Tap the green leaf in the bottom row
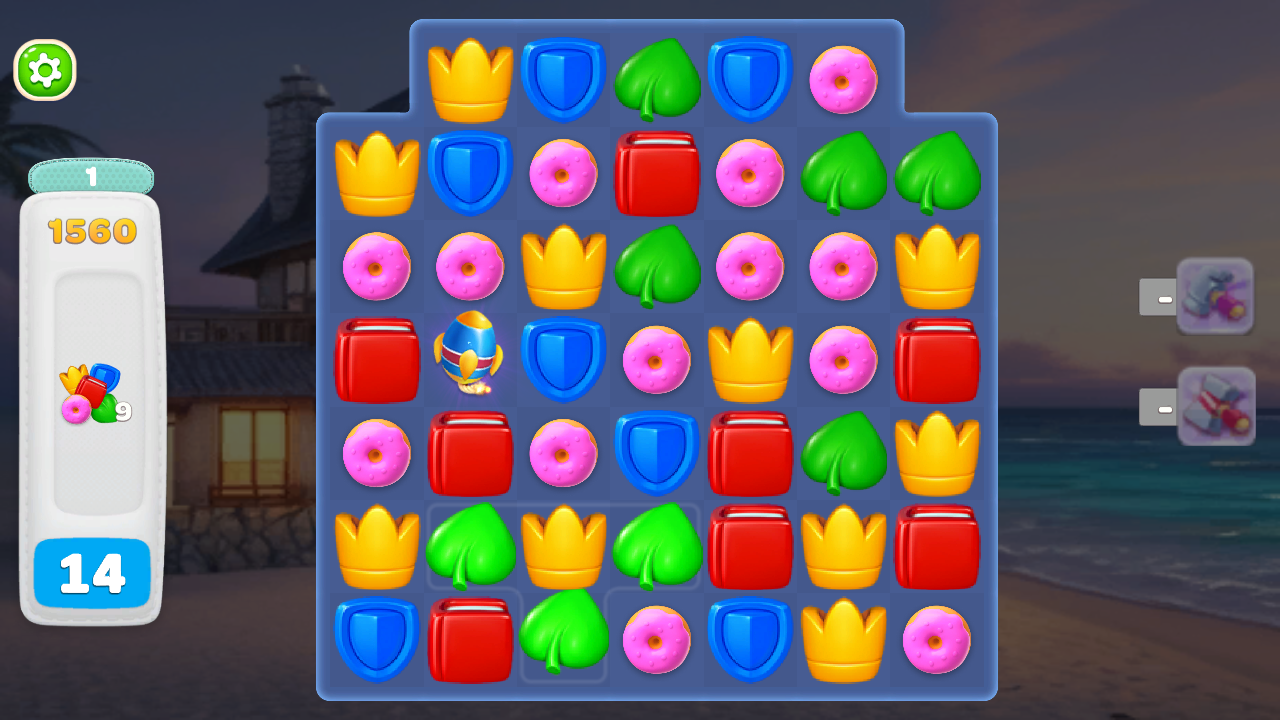1280x720 pixels. pos(563,640)
